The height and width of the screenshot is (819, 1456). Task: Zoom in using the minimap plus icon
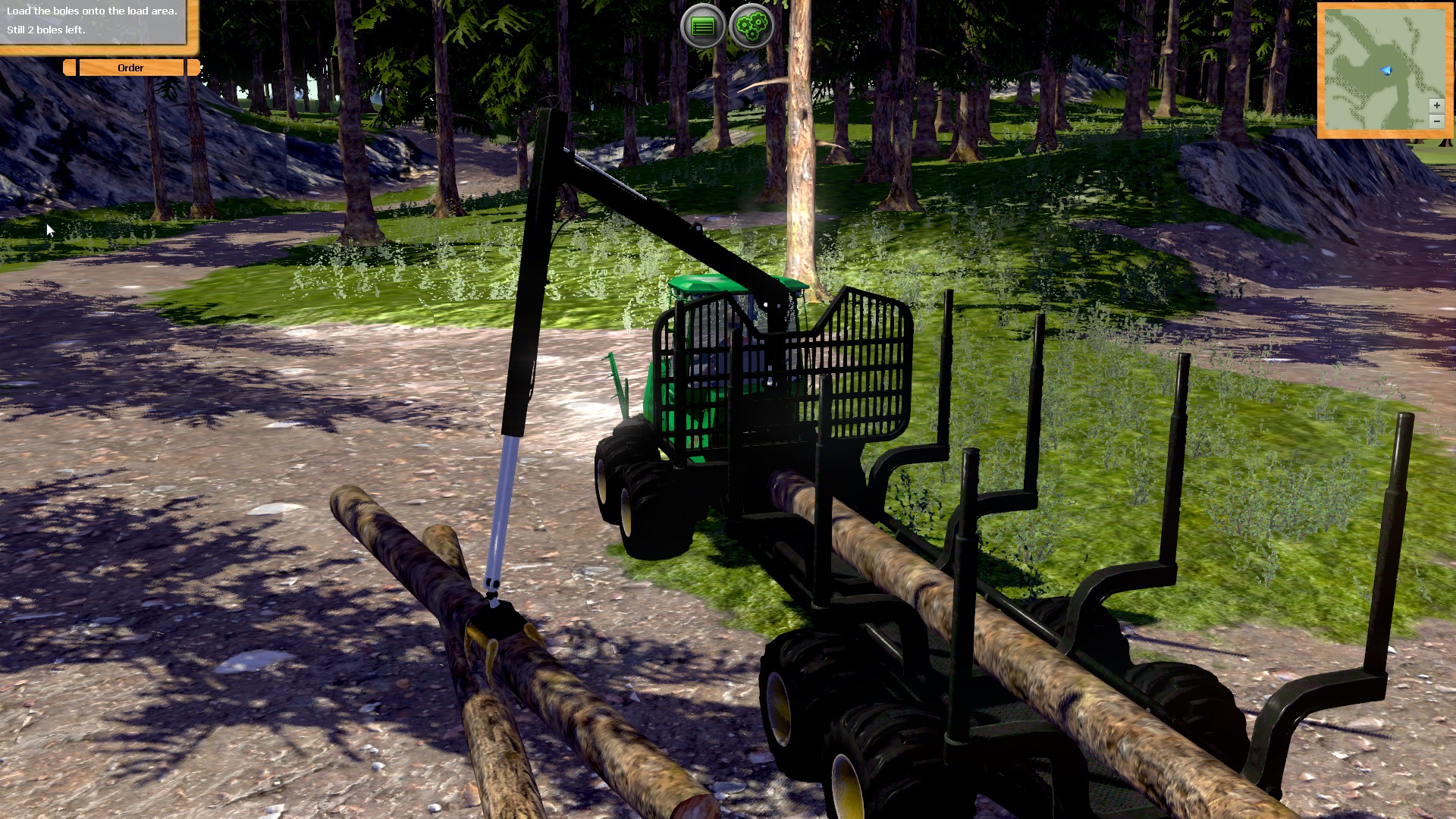click(1437, 105)
